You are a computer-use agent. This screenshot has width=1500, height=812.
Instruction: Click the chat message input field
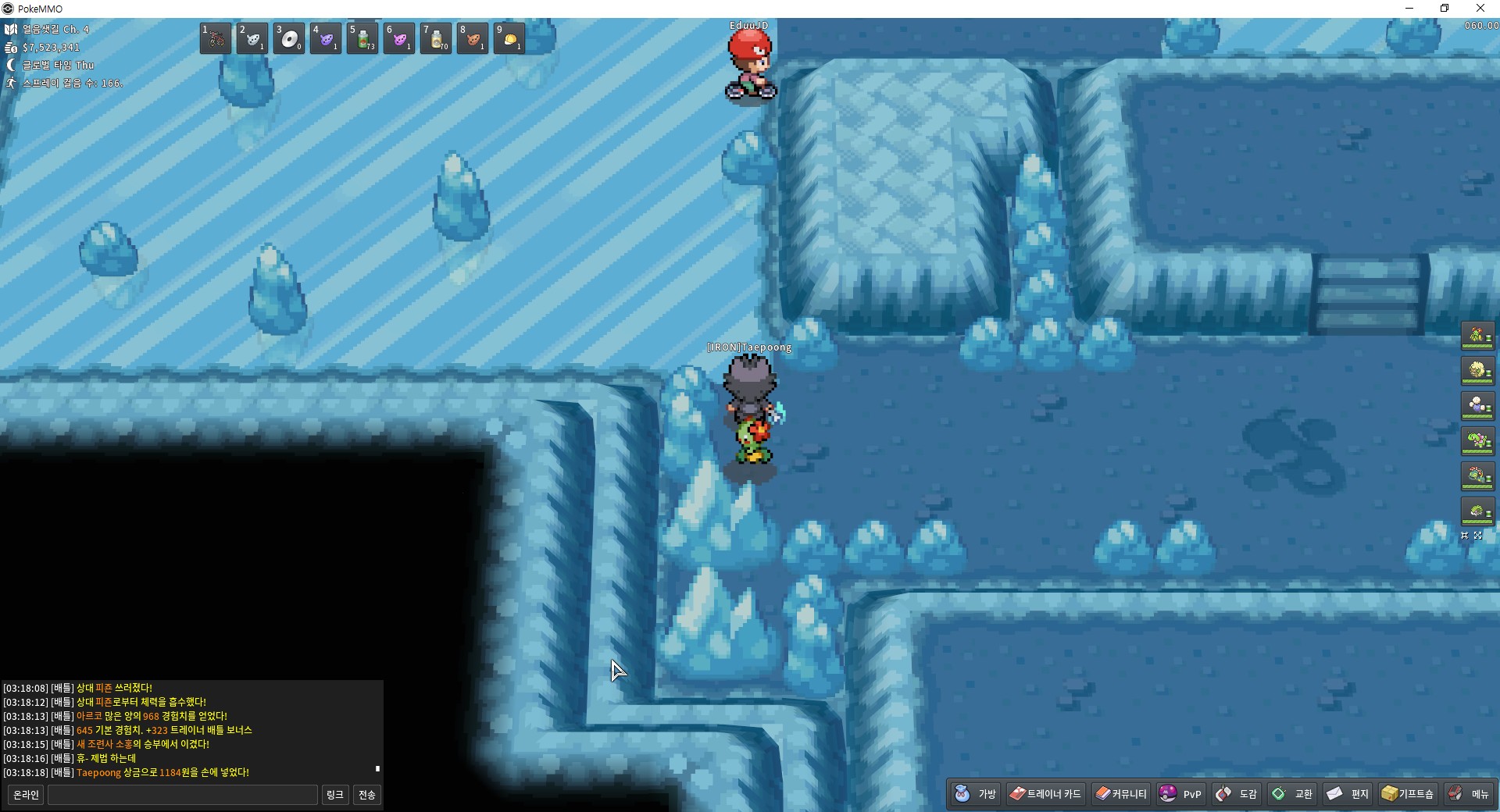point(183,795)
